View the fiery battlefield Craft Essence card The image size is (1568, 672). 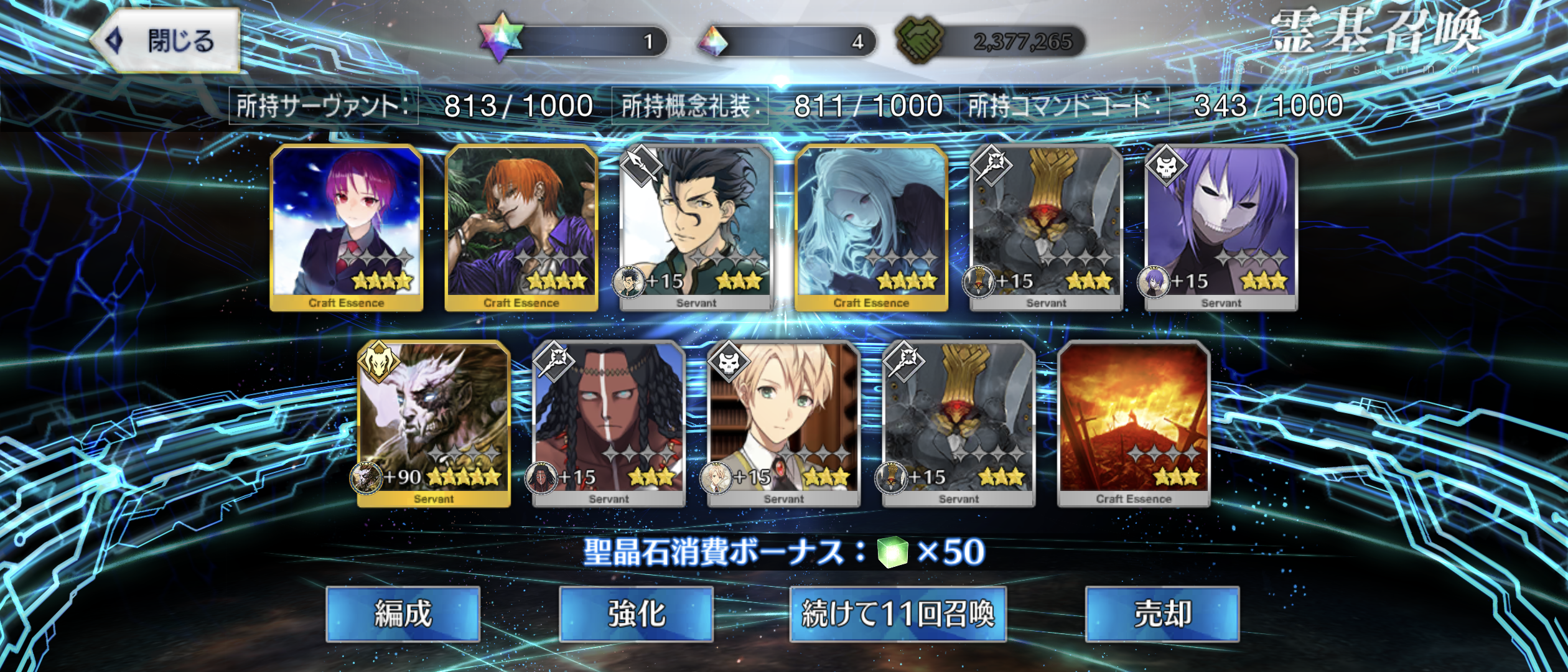pyautogui.click(x=1133, y=424)
